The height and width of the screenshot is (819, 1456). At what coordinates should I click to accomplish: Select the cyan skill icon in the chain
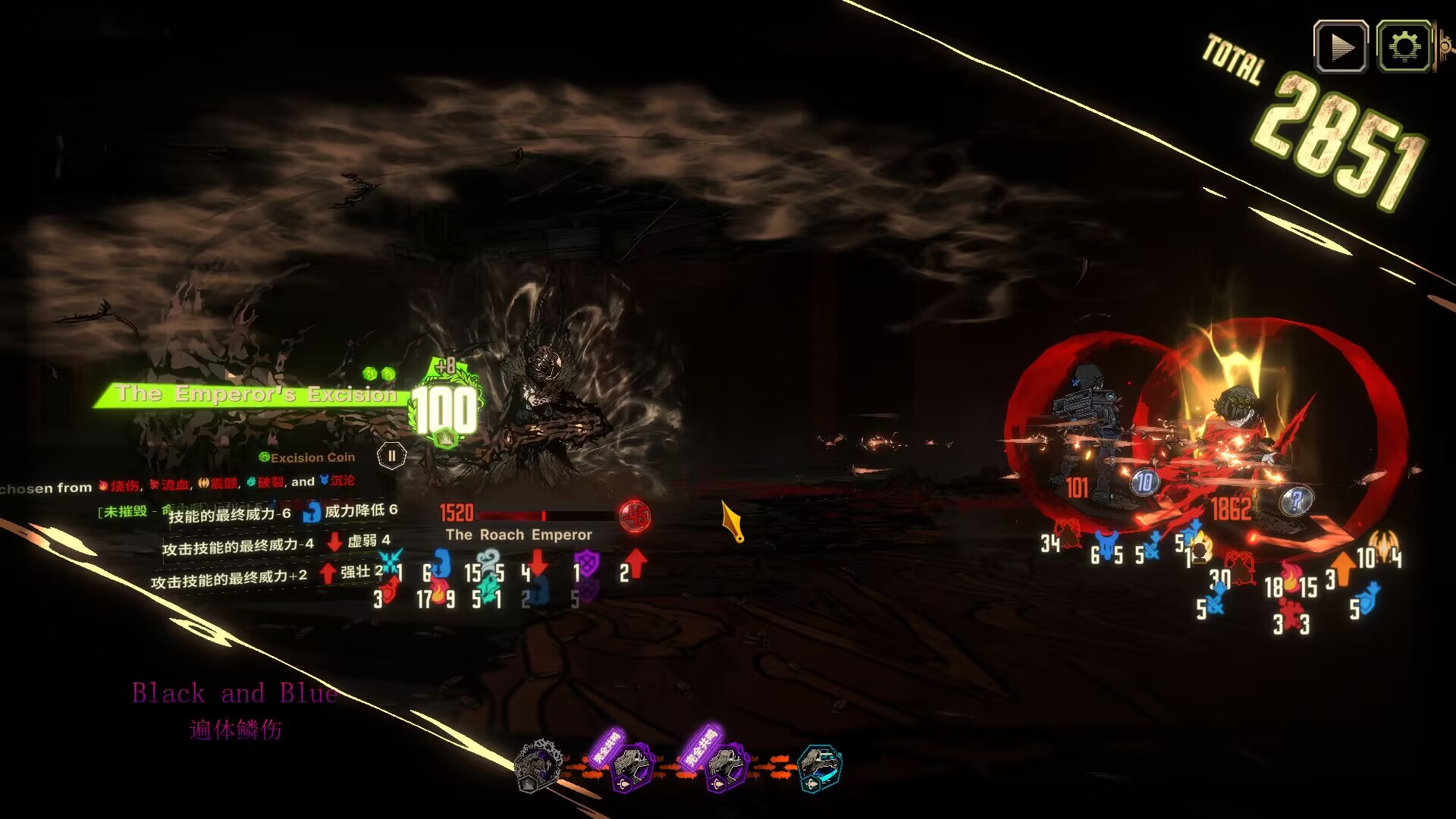coord(820,767)
